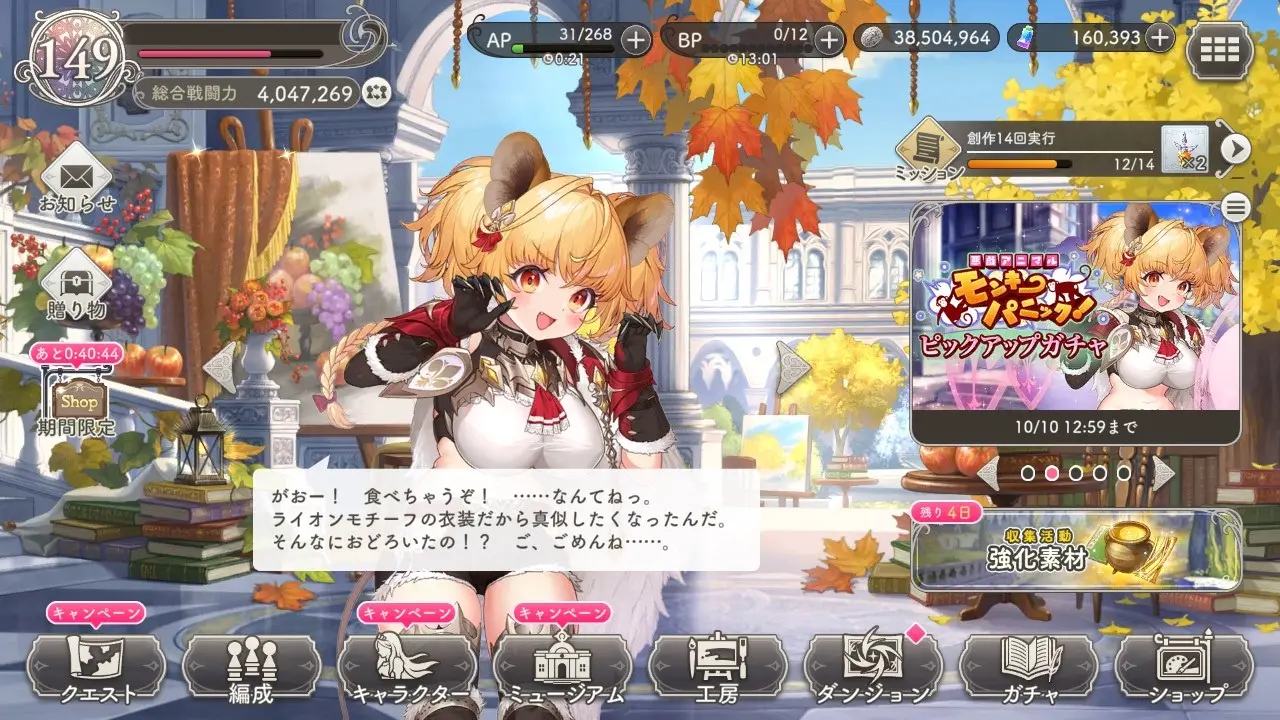Open the 期間限定 limited-time Shop sign
The width and height of the screenshot is (1280, 720).
[x=80, y=402]
